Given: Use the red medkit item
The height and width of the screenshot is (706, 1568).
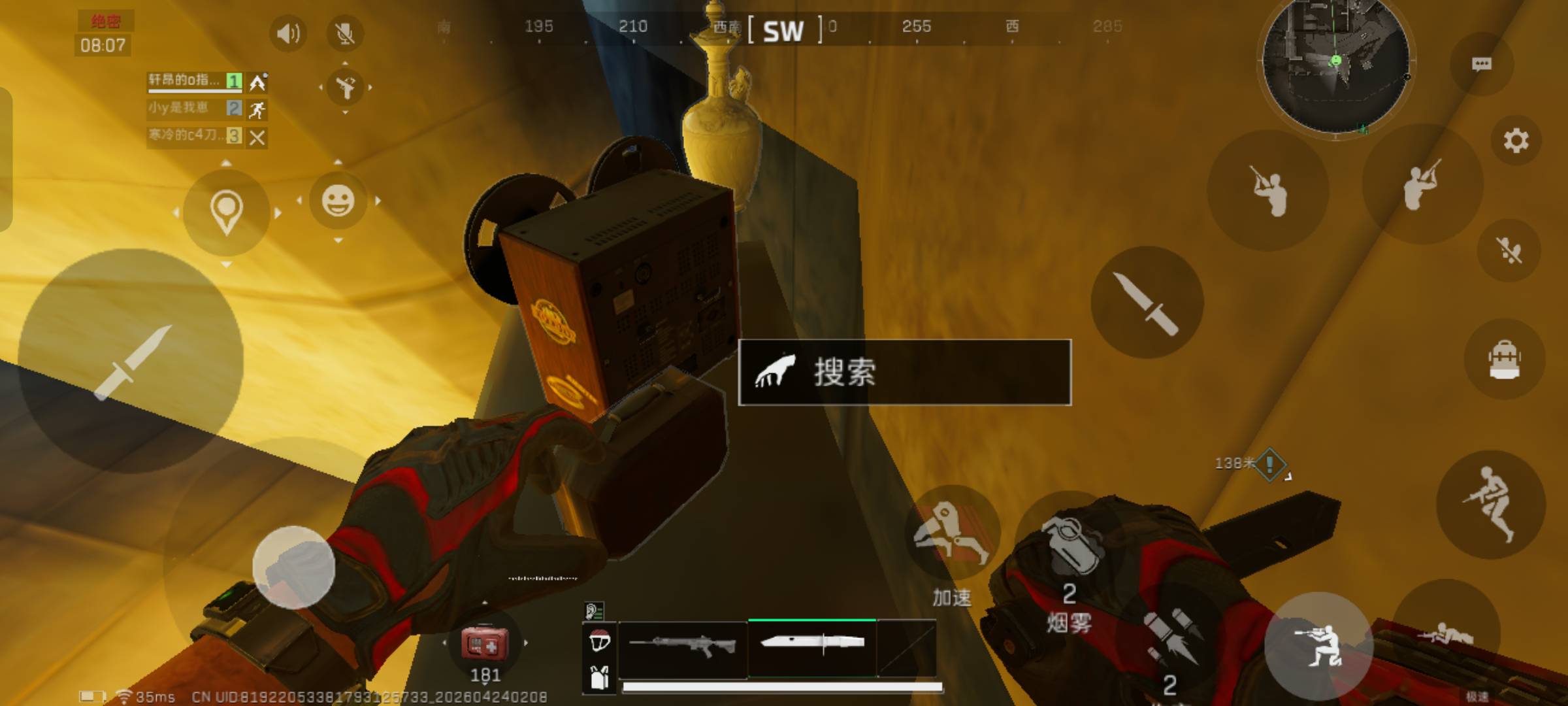Looking at the screenshot, I should (484, 645).
